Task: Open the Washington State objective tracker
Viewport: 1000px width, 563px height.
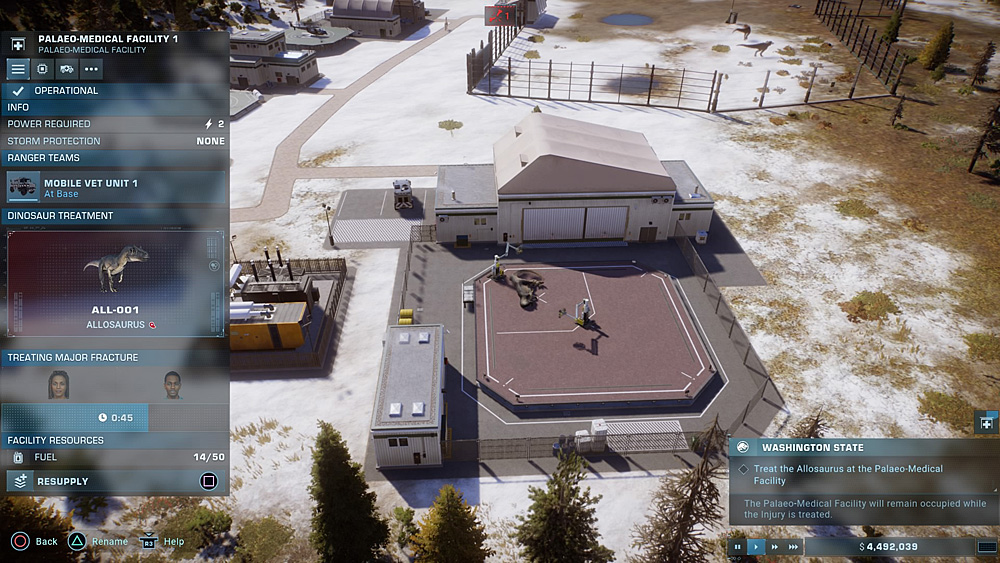Action: (864, 447)
